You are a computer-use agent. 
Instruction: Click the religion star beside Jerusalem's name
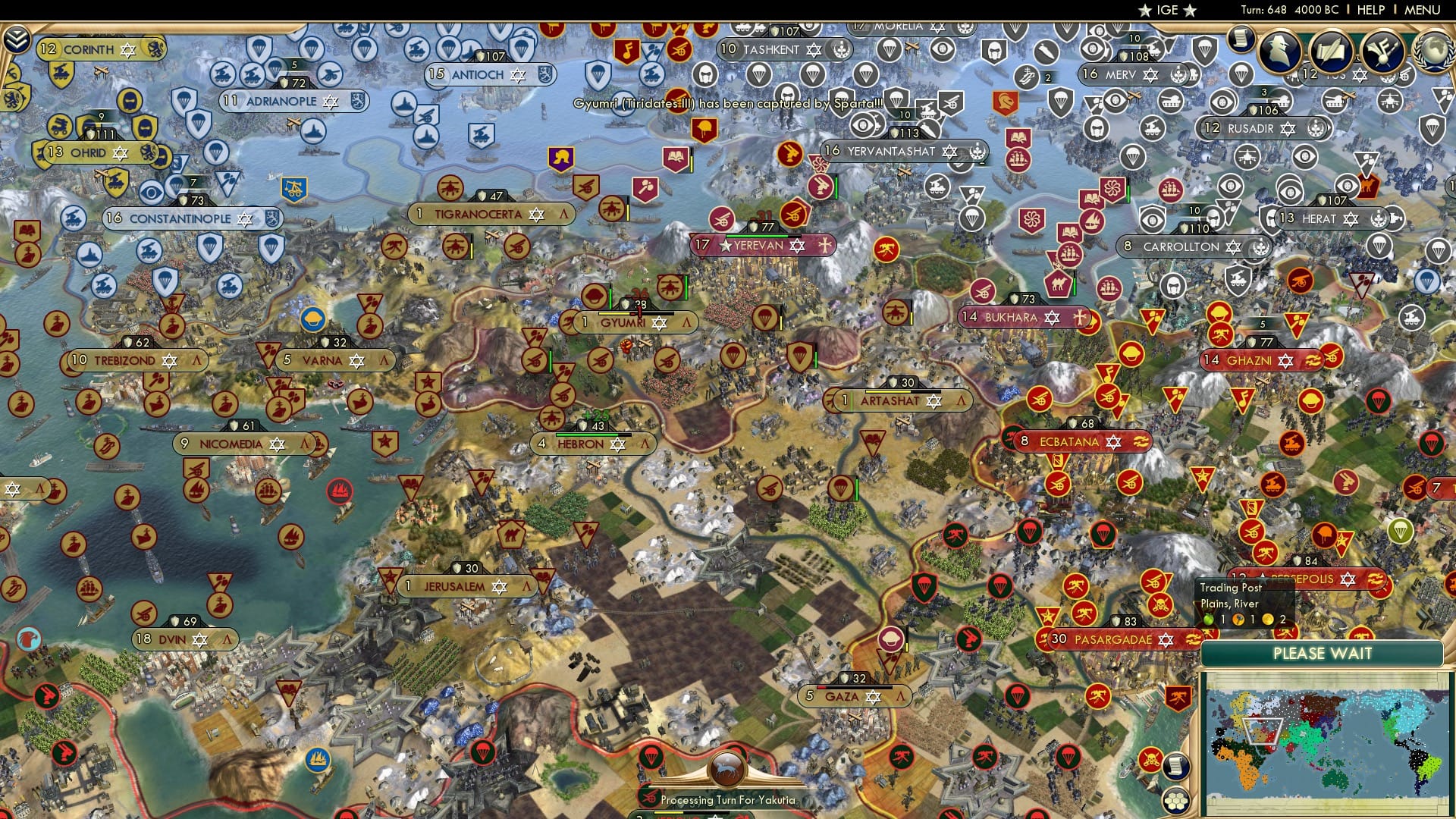(x=500, y=586)
